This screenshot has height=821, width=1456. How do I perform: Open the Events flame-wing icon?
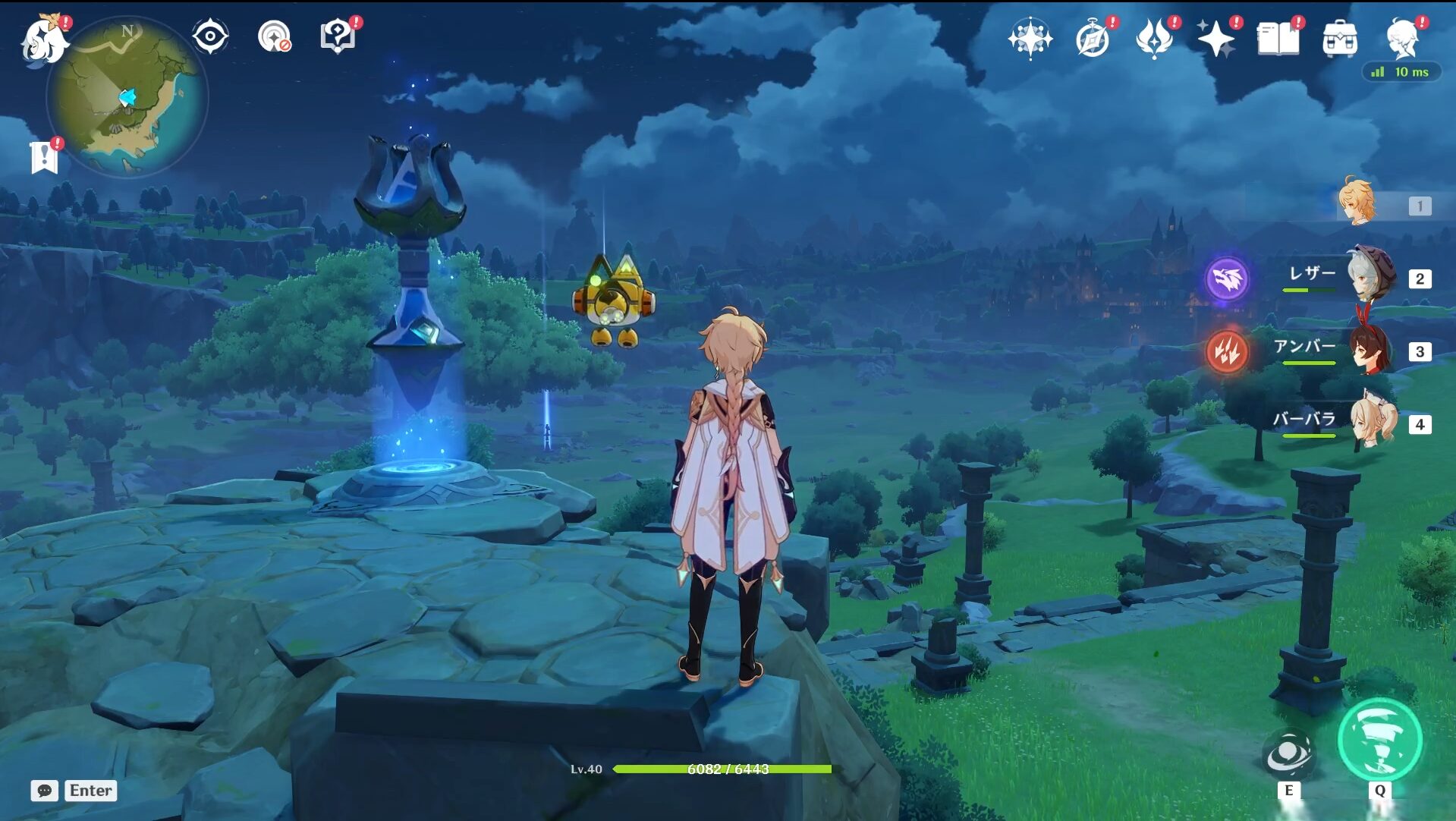click(x=1154, y=38)
